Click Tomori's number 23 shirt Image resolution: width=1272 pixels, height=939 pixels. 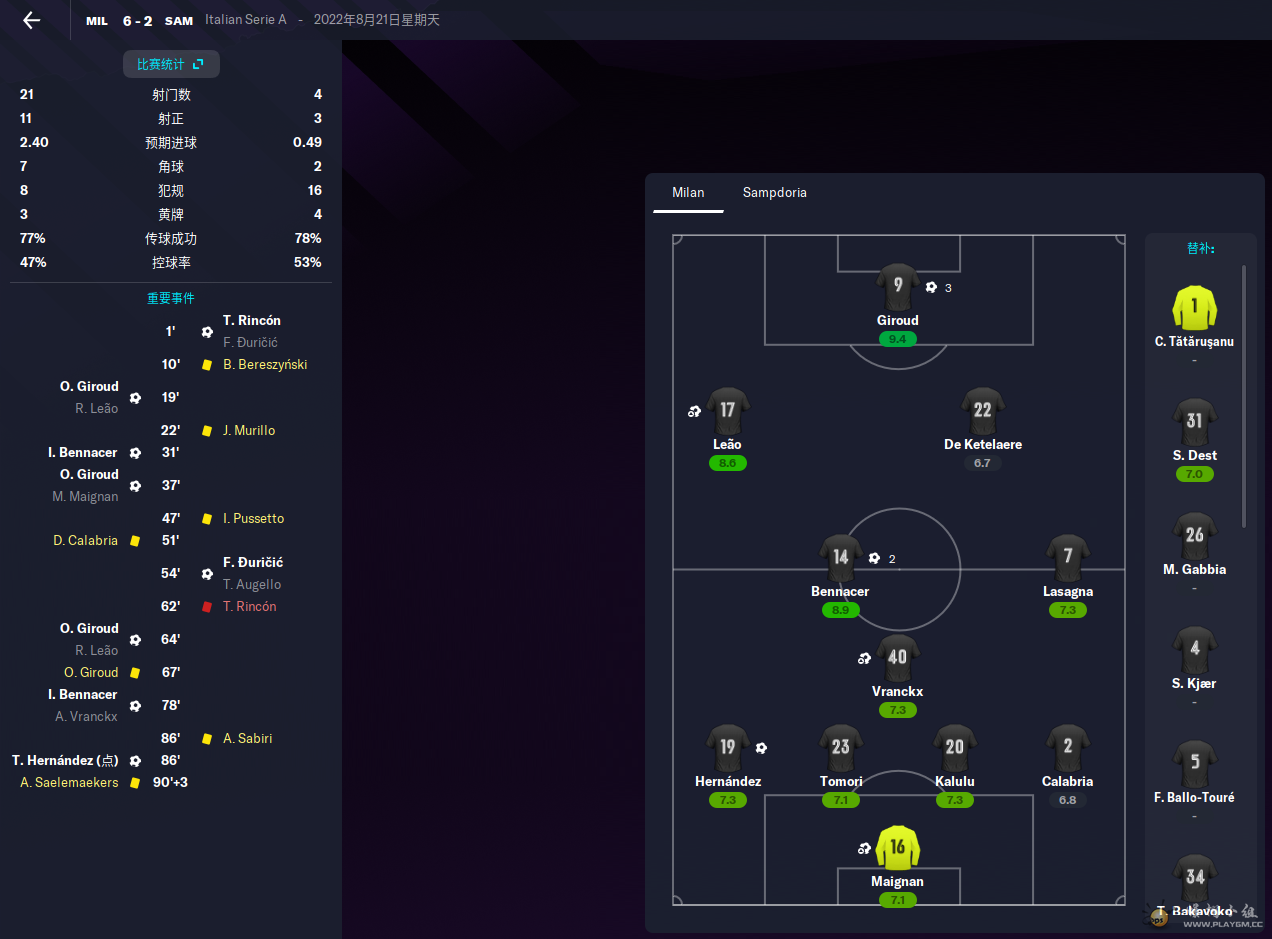point(840,749)
